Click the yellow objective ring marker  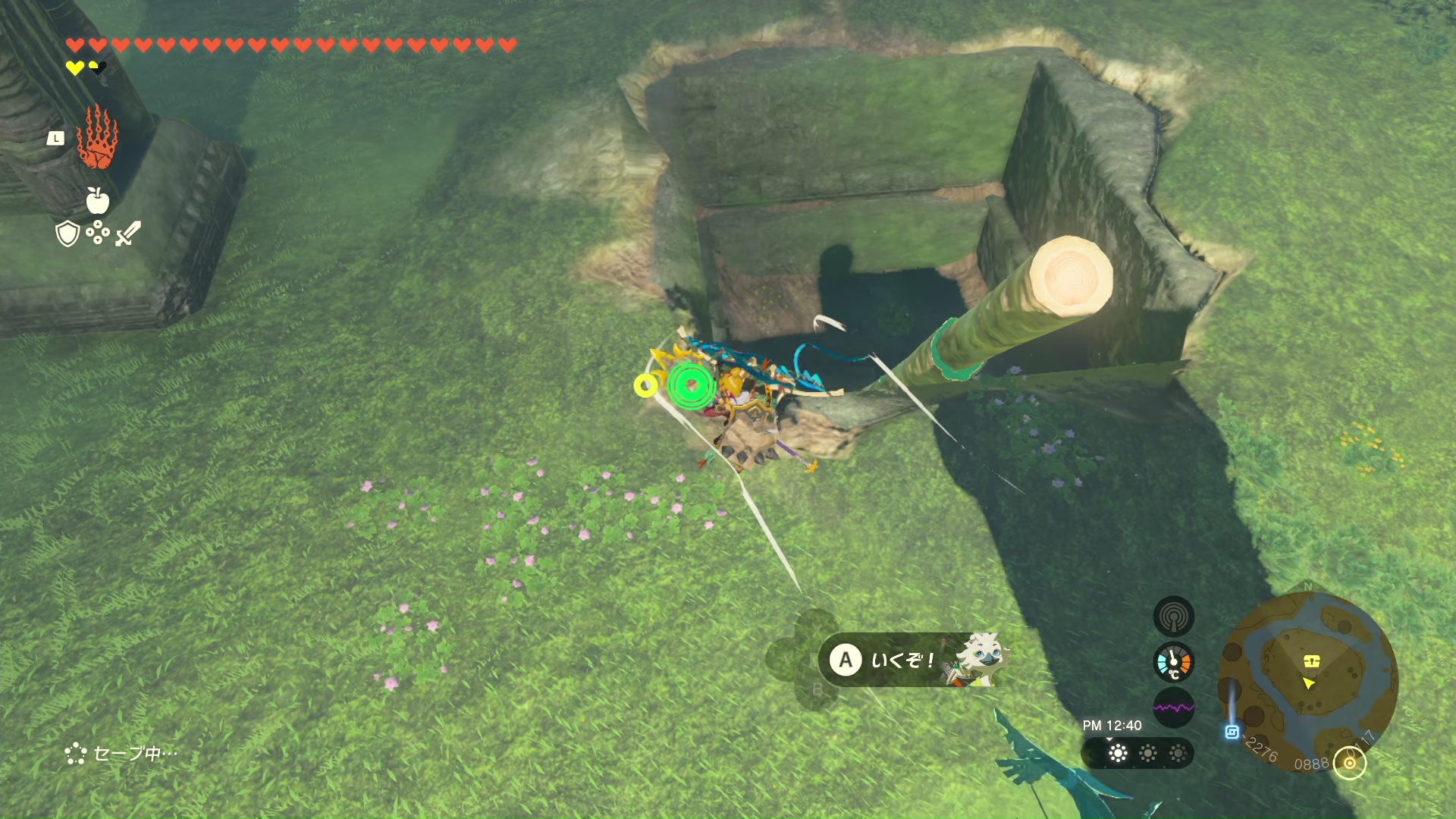point(1350,763)
